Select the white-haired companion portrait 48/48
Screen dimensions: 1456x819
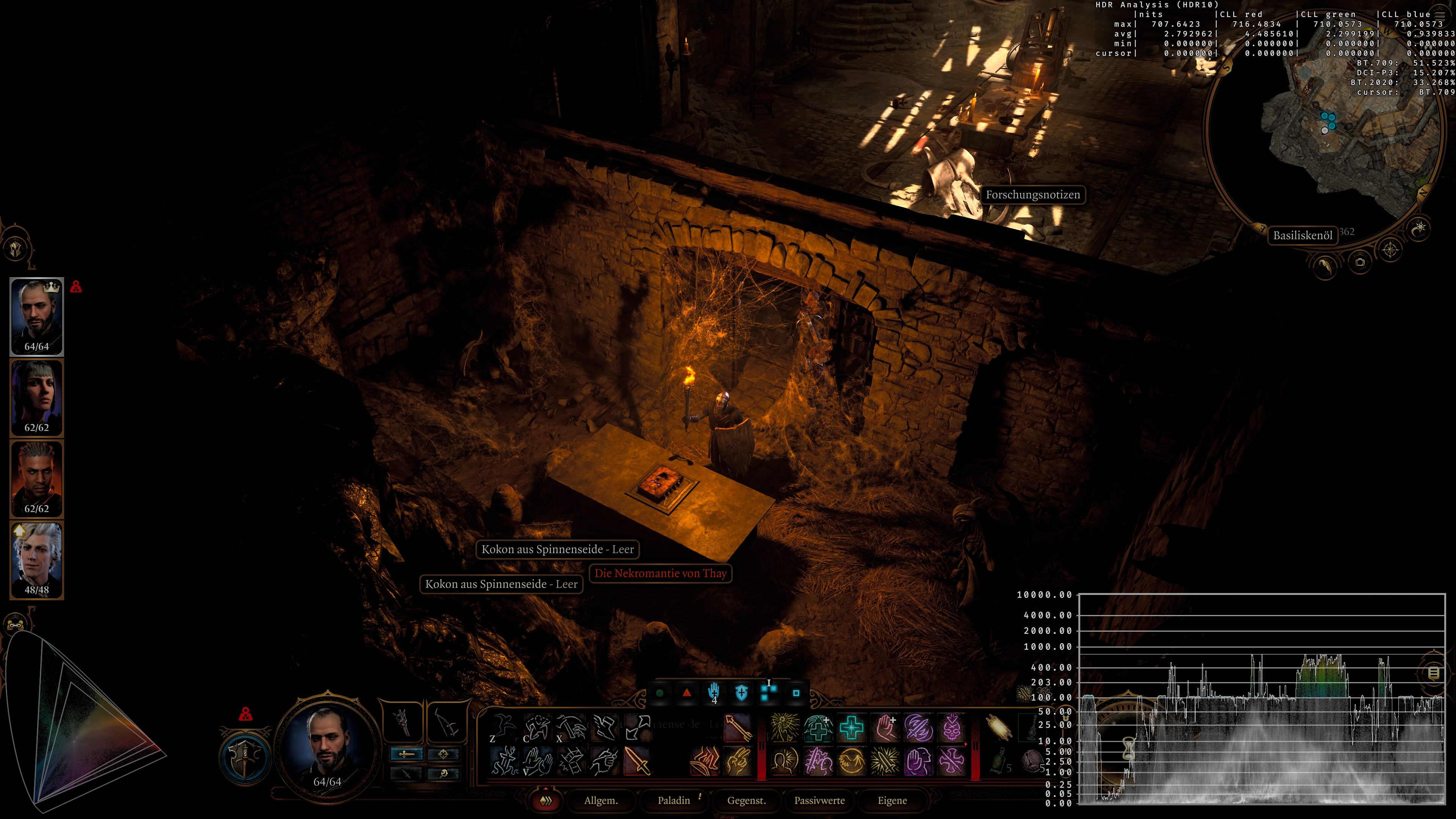point(37,560)
